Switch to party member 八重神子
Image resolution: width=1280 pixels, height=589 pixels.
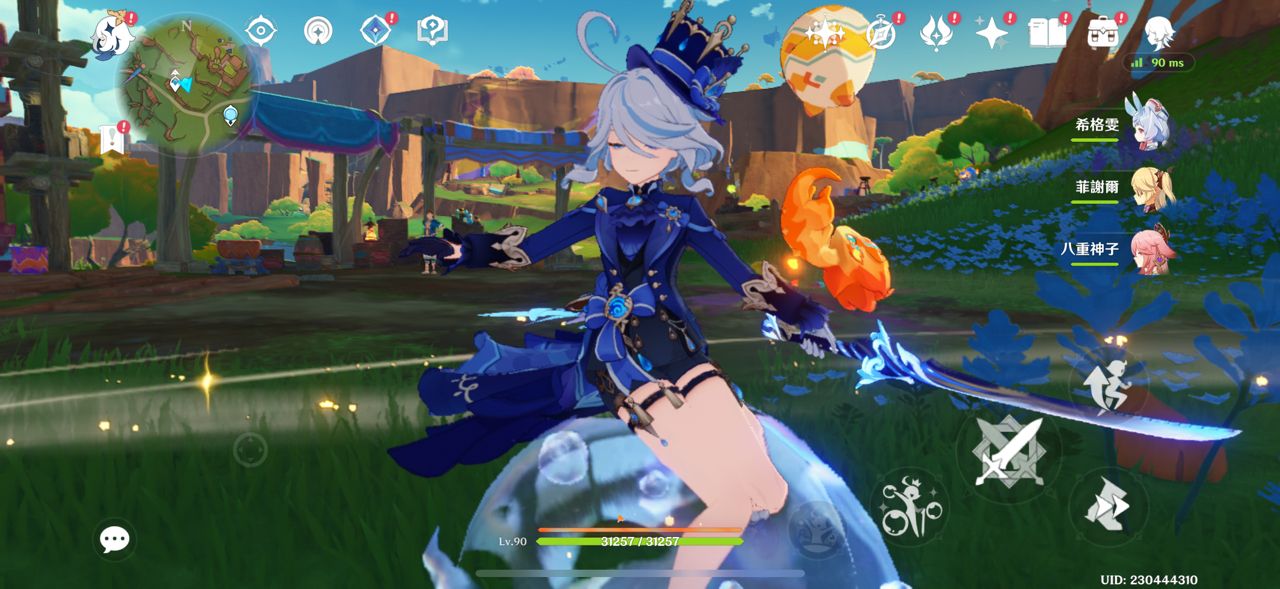tap(1150, 250)
